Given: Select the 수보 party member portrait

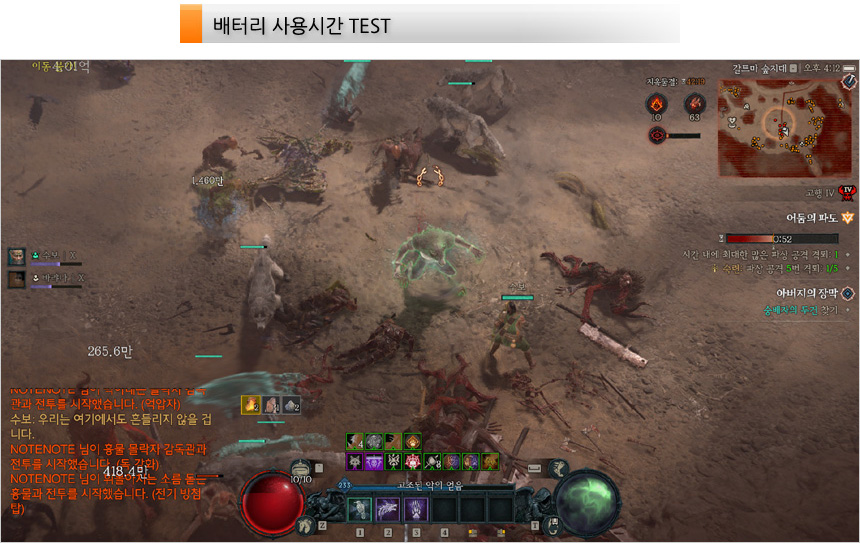Looking at the screenshot, I should (x=18, y=257).
